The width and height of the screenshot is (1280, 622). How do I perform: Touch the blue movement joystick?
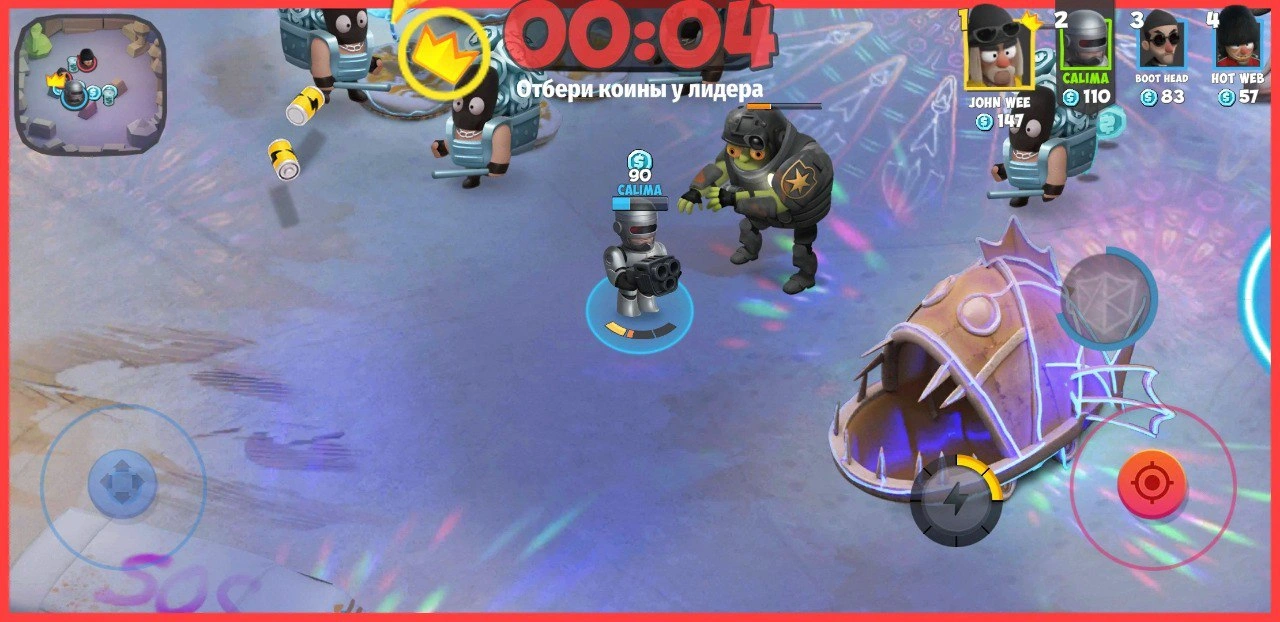pyautogui.click(x=122, y=483)
